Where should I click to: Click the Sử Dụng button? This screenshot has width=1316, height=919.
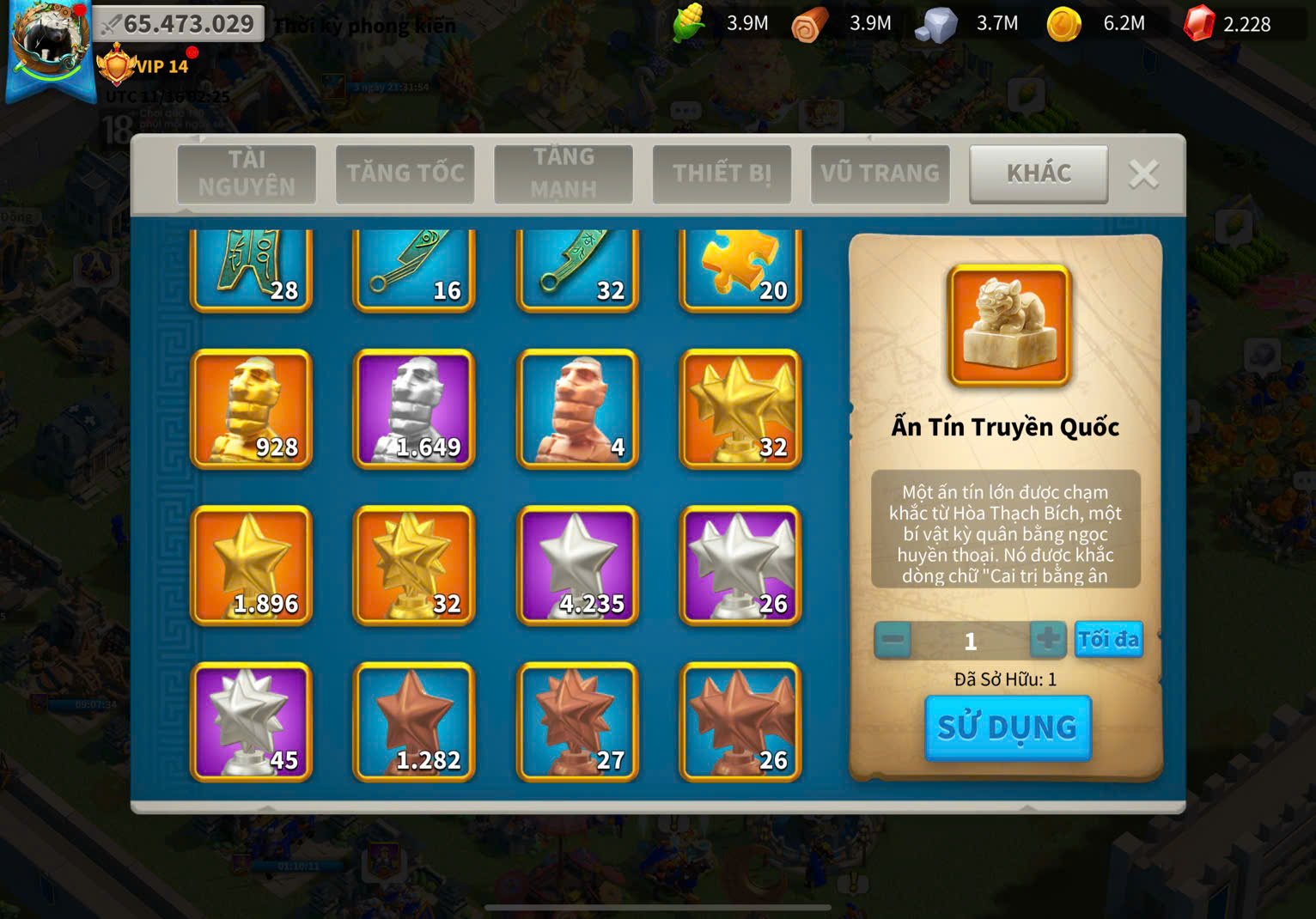click(1008, 727)
